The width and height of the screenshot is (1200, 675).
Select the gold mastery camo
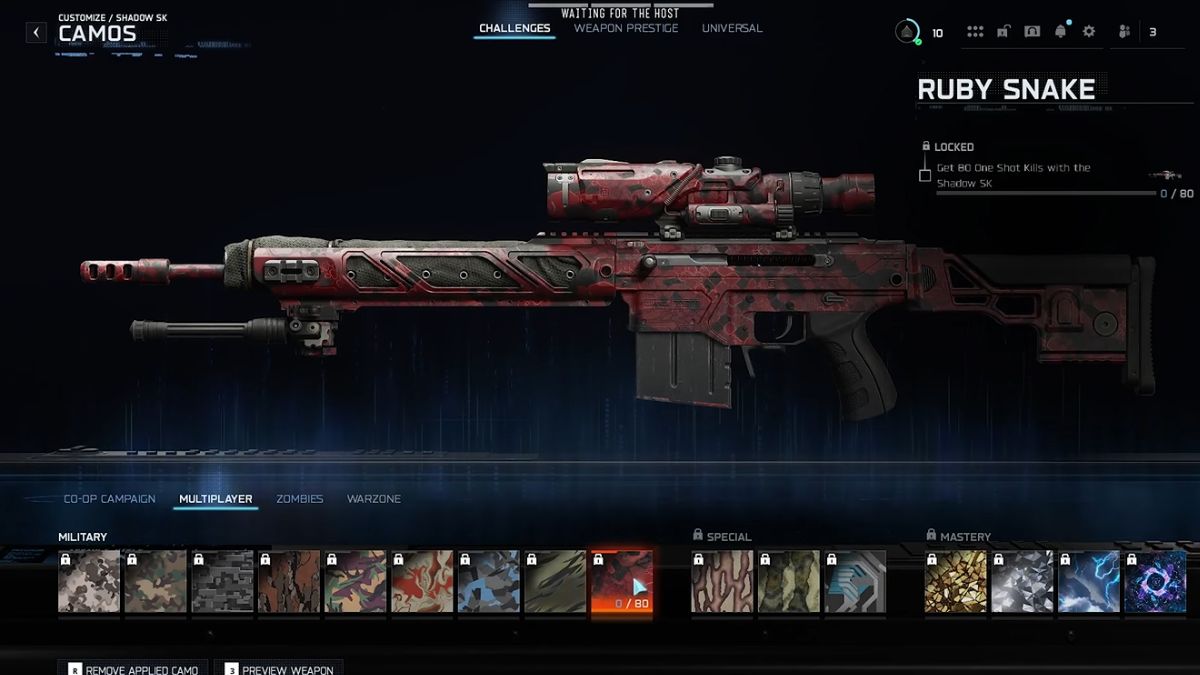tap(955, 582)
